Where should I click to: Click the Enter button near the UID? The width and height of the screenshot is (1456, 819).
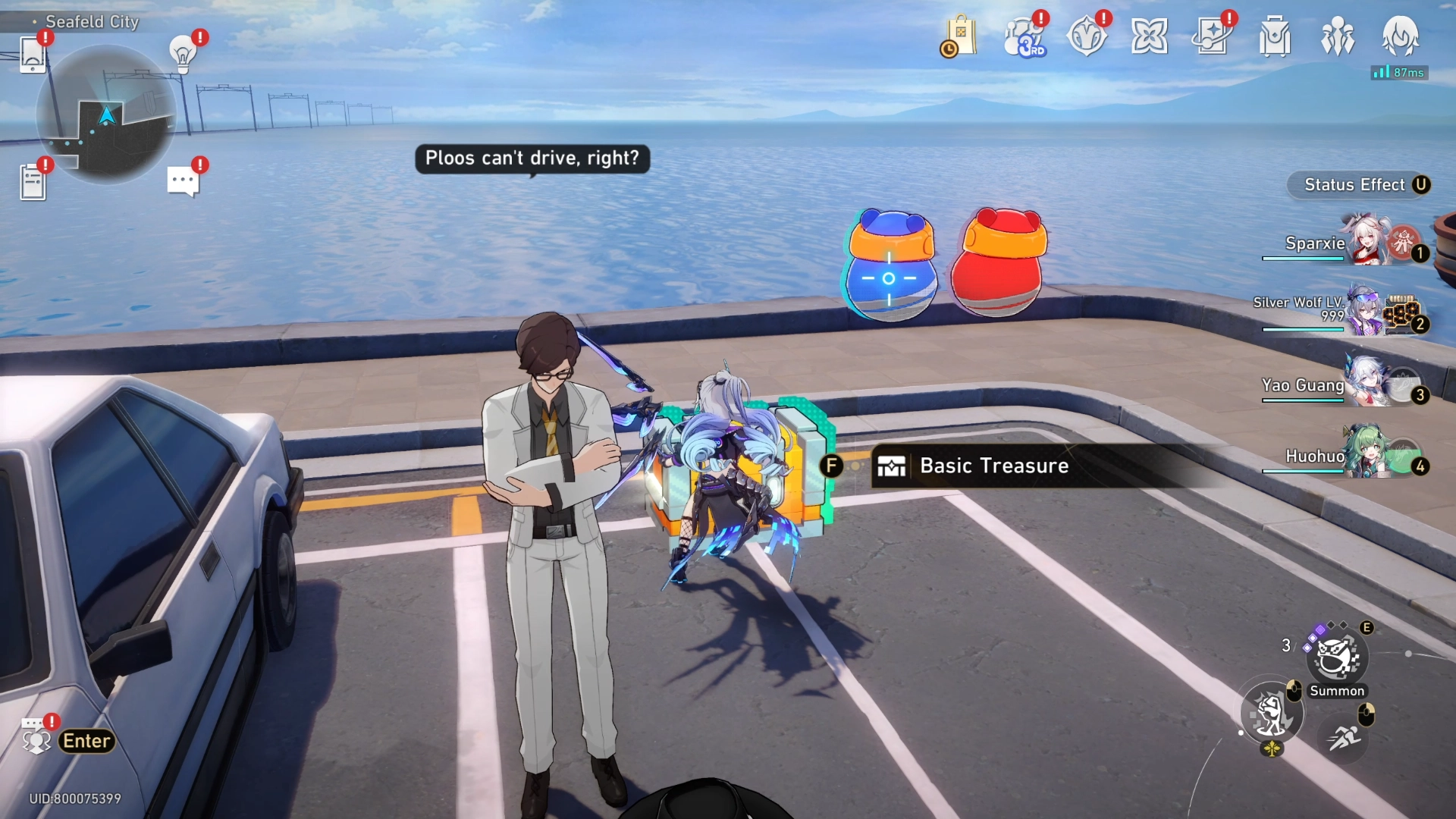[86, 741]
